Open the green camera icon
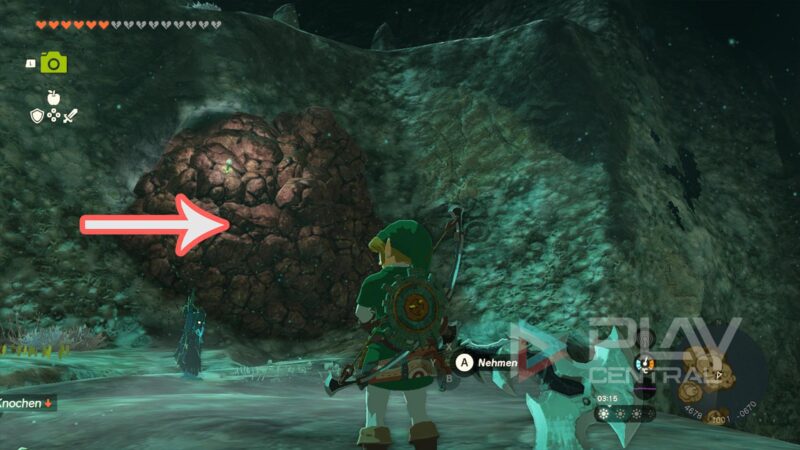The height and width of the screenshot is (450, 800). pyautogui.click(x=53, y=63)
